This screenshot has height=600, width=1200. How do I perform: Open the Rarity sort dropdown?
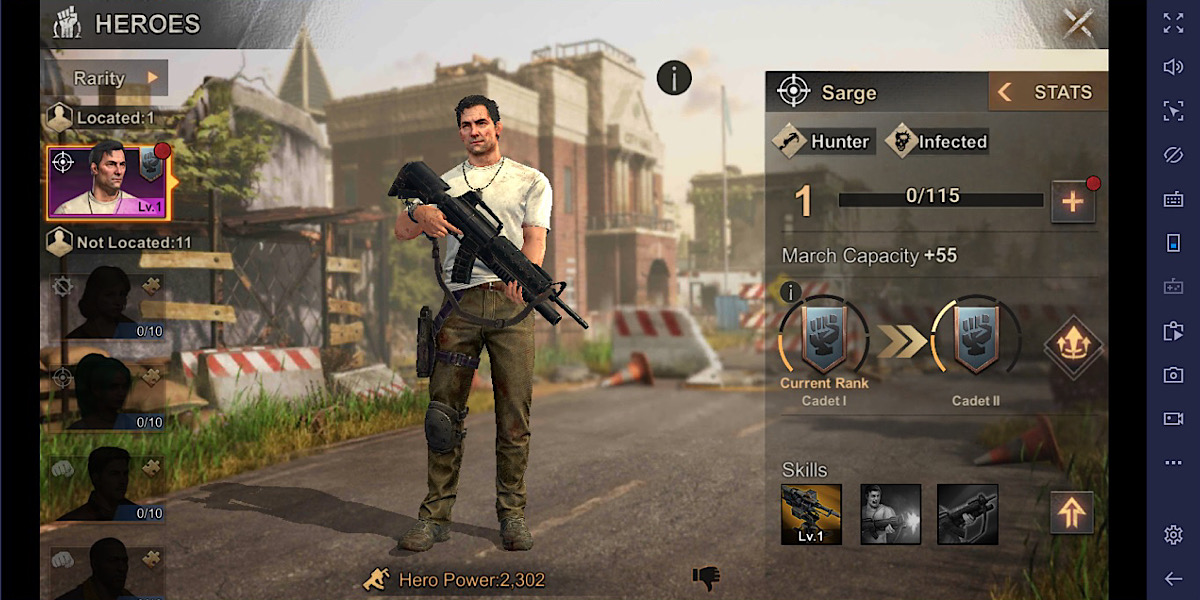[x=116, y=77]
